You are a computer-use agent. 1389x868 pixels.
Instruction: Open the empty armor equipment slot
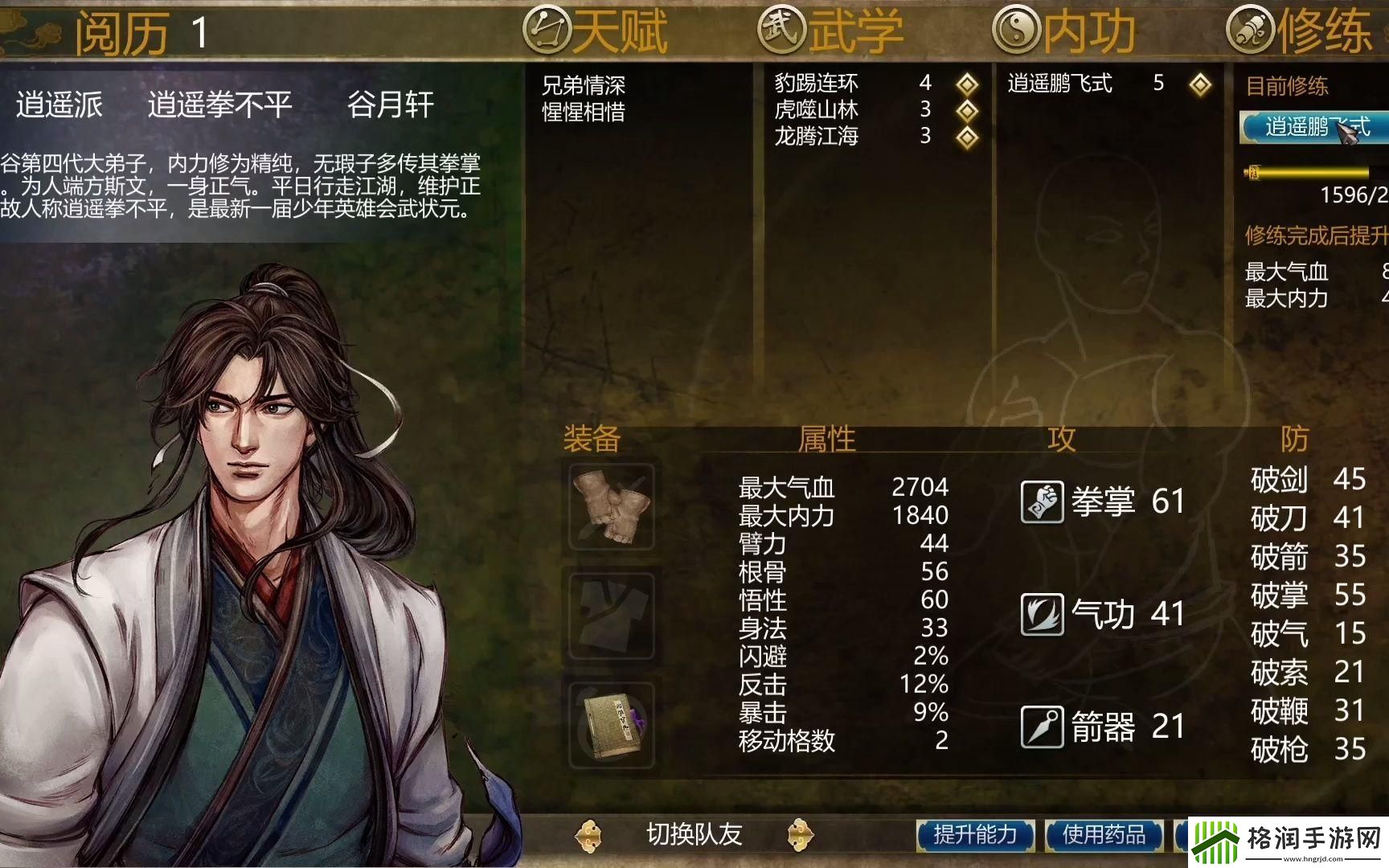(612, 615)
